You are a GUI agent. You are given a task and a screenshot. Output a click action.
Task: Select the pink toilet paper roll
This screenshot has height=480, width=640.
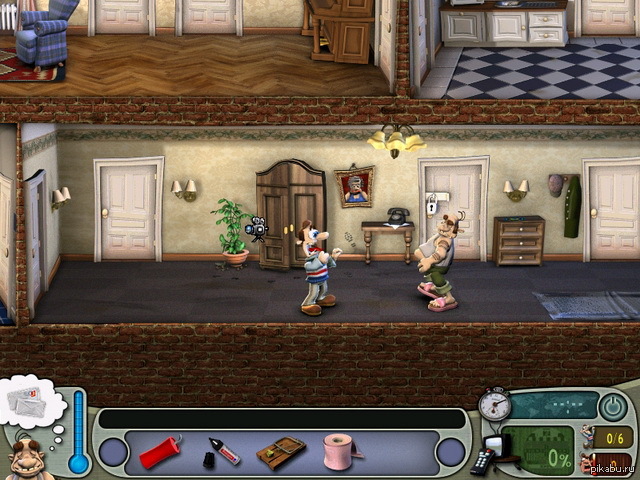tap(340, 451)
